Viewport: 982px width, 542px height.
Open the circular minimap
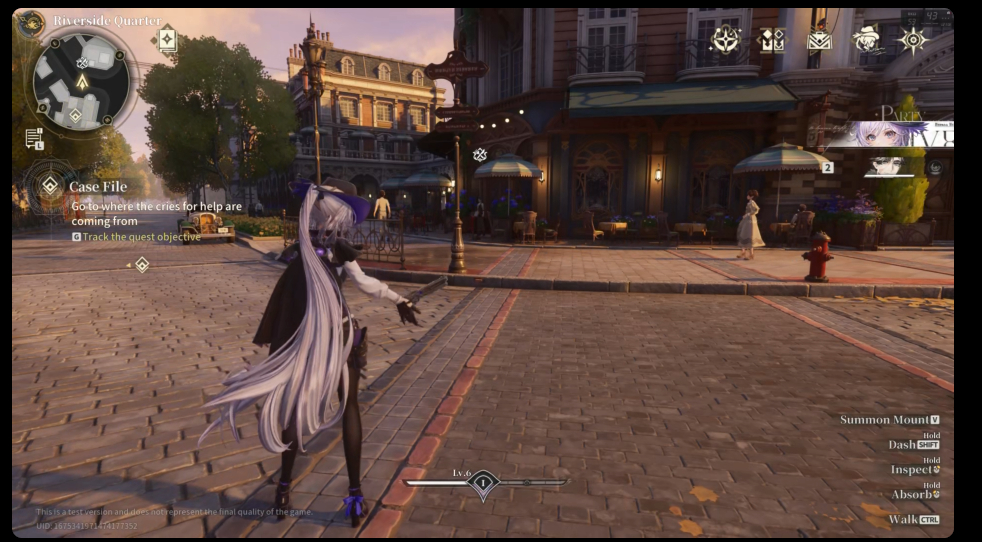click(x=80, y=81)
